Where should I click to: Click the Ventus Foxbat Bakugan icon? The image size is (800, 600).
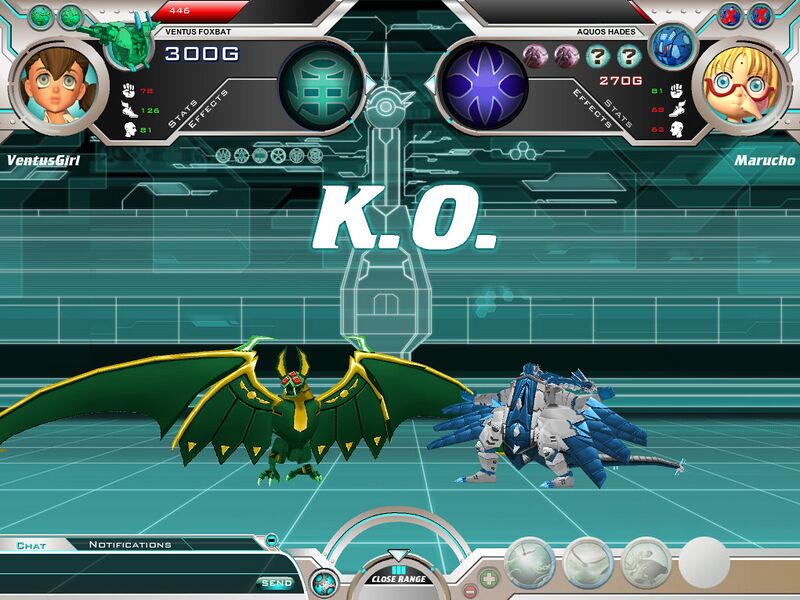click(x=122, y=37)
